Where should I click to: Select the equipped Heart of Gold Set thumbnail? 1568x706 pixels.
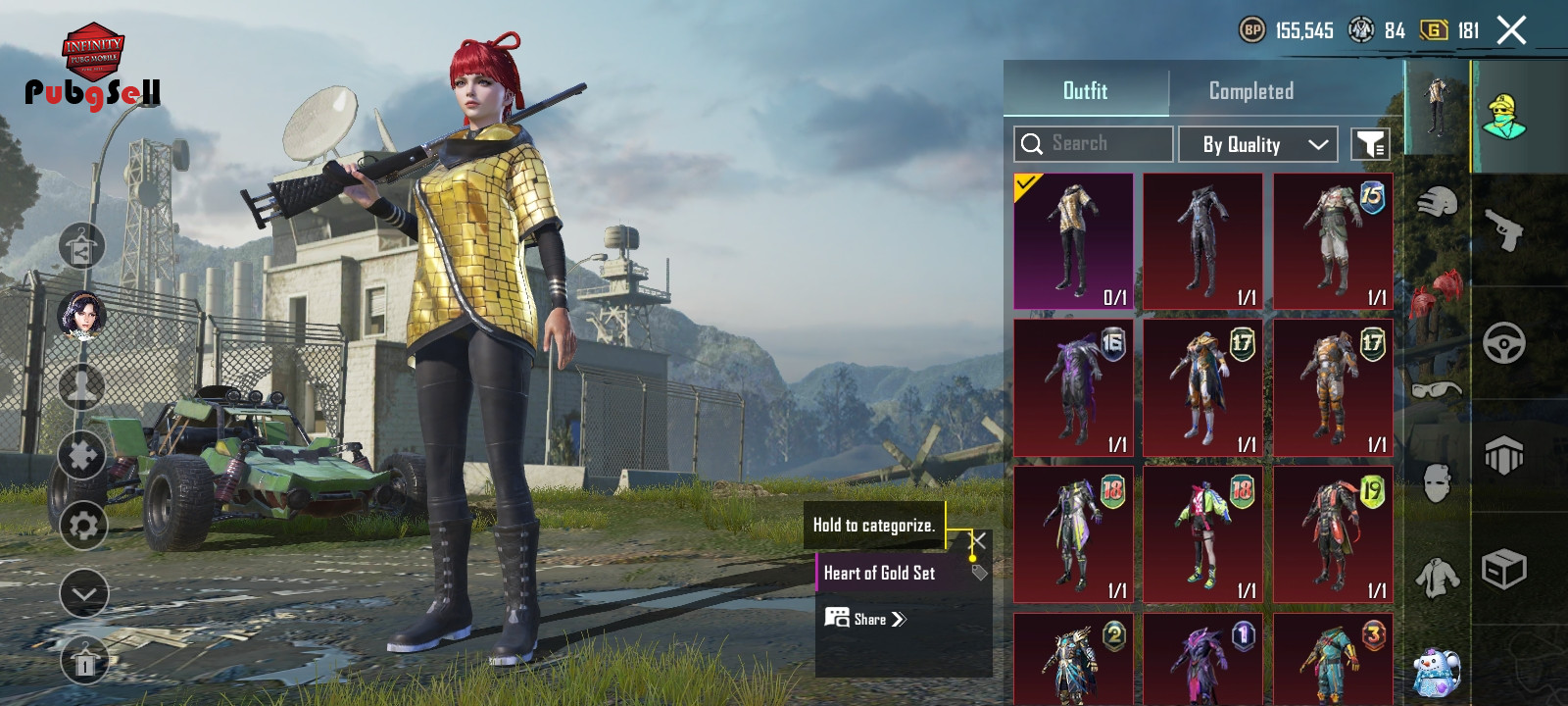[x=1073, y=242]
